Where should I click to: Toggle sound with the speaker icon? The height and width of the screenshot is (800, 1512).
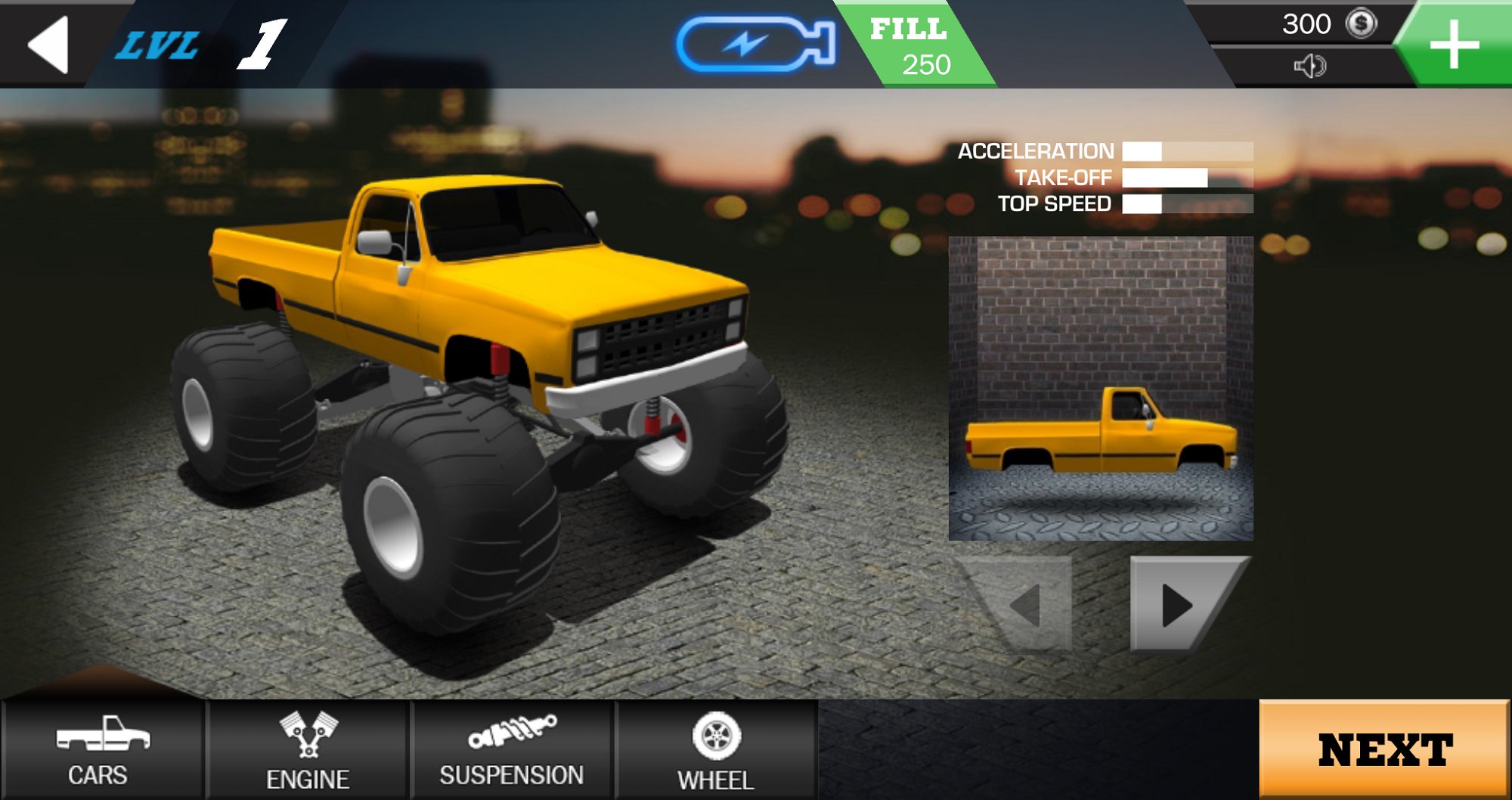[1309, 67]
